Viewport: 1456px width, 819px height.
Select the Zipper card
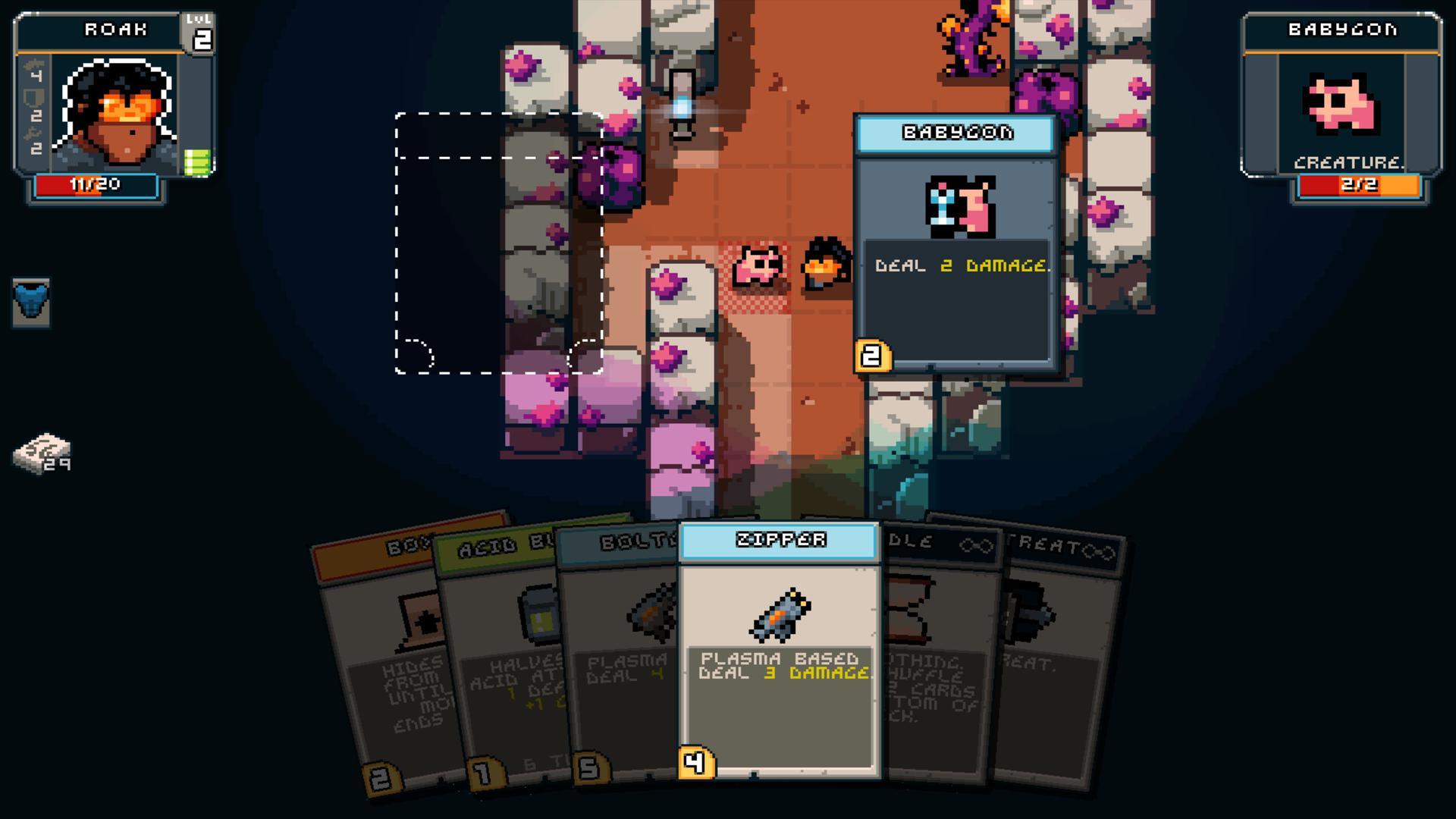778,660
